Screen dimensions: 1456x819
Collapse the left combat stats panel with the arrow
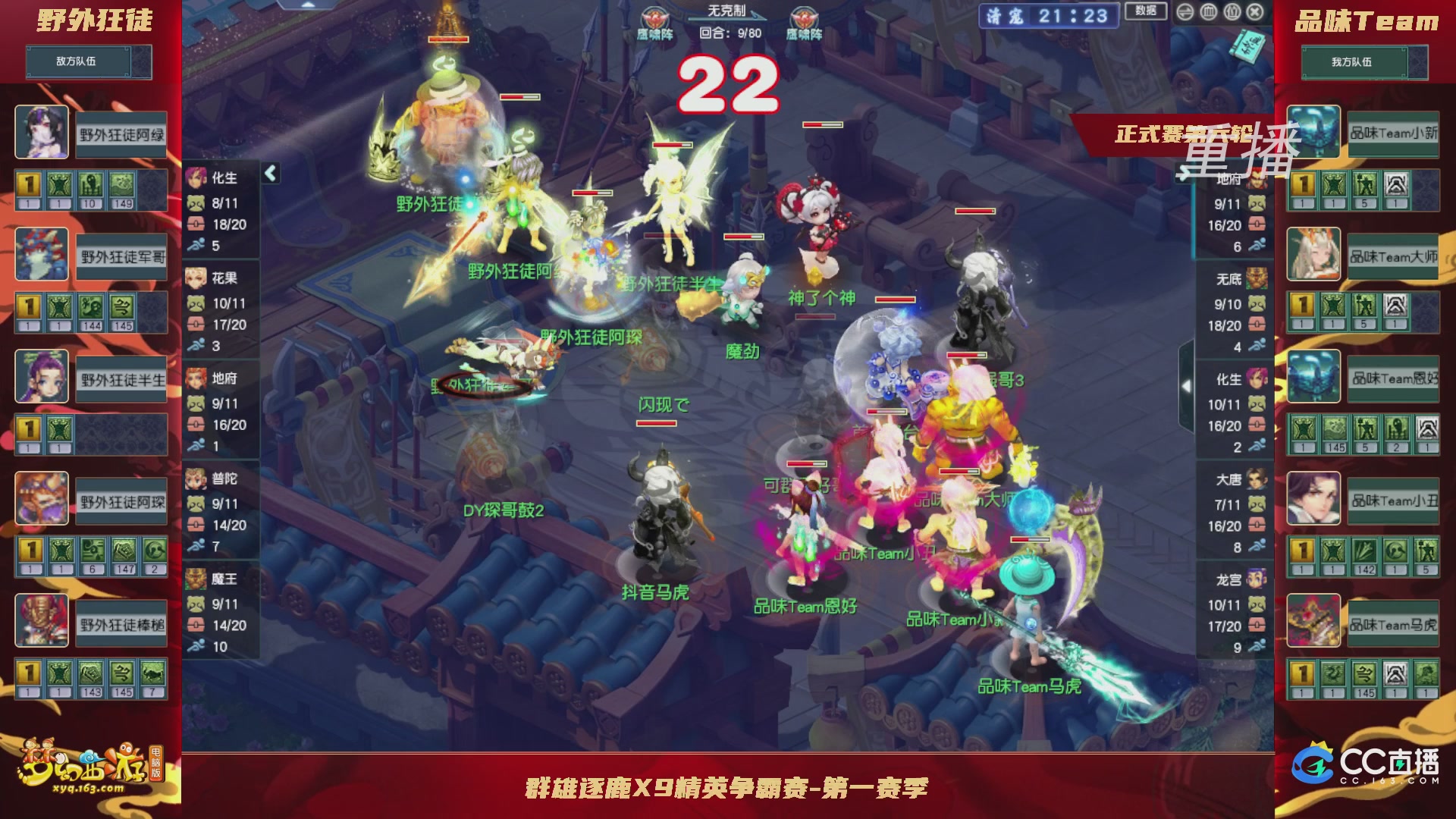pyautogui.click(x=270, y=174)
